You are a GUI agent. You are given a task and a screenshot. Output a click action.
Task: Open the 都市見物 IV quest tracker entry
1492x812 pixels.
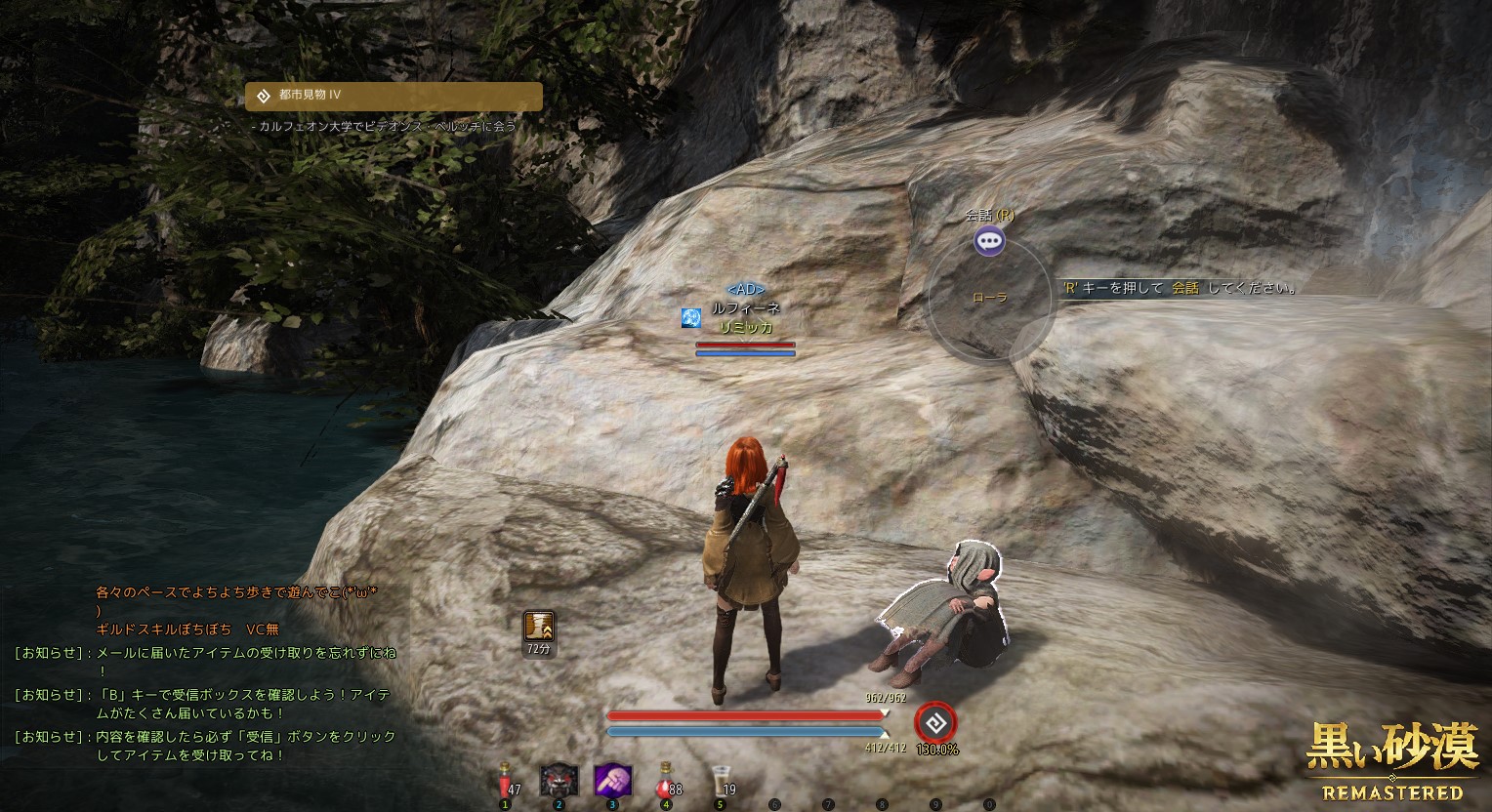pos(394,96)
